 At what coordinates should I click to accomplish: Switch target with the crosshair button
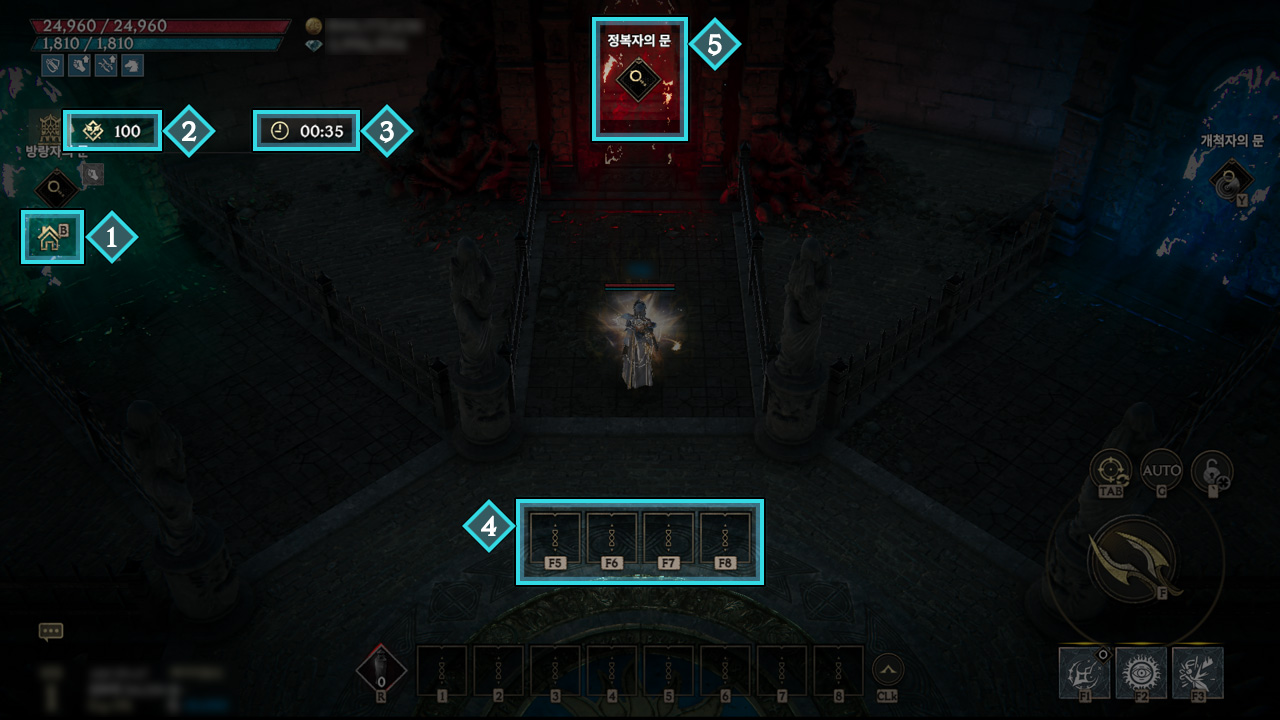click(x=1110, y=470)
